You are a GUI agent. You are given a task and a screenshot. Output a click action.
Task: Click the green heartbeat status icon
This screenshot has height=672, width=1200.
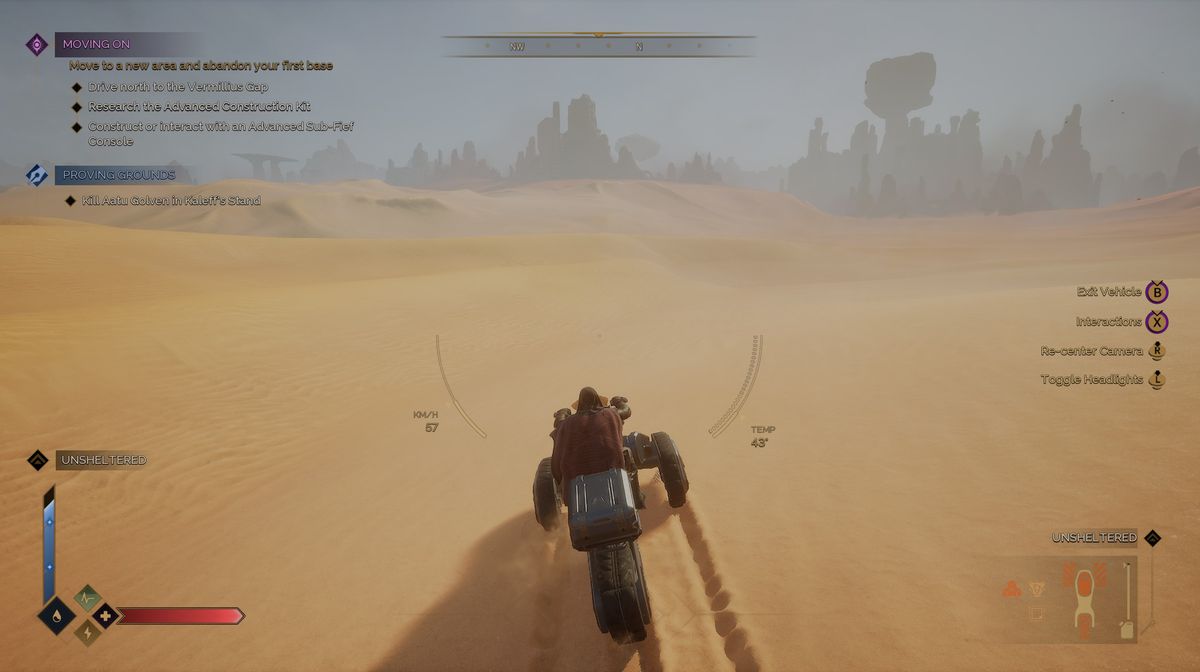click(x=87, y=598)
